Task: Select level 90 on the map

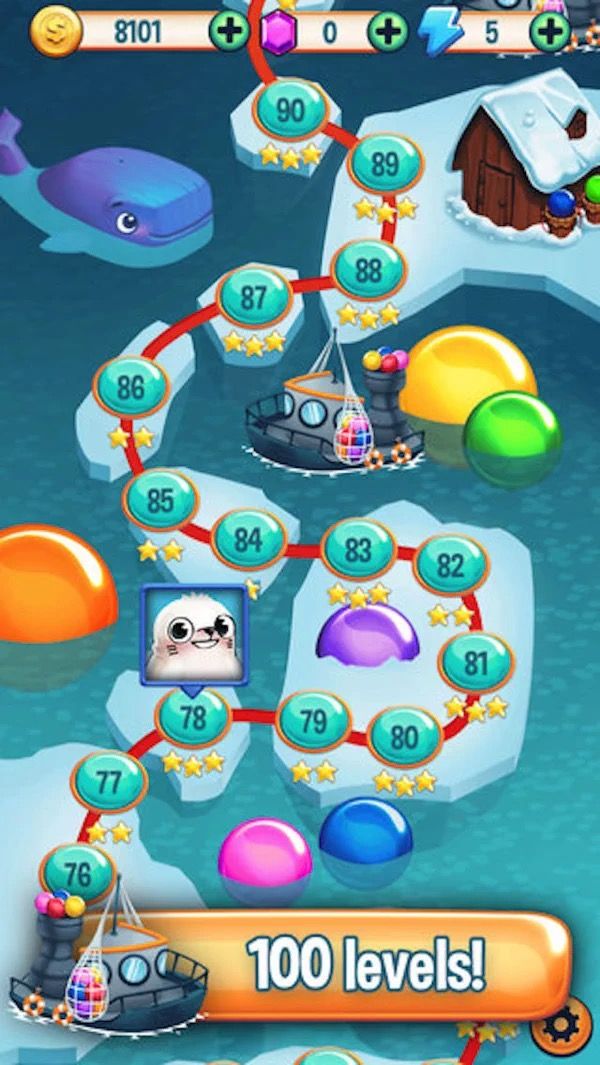Action: (290, 110)
